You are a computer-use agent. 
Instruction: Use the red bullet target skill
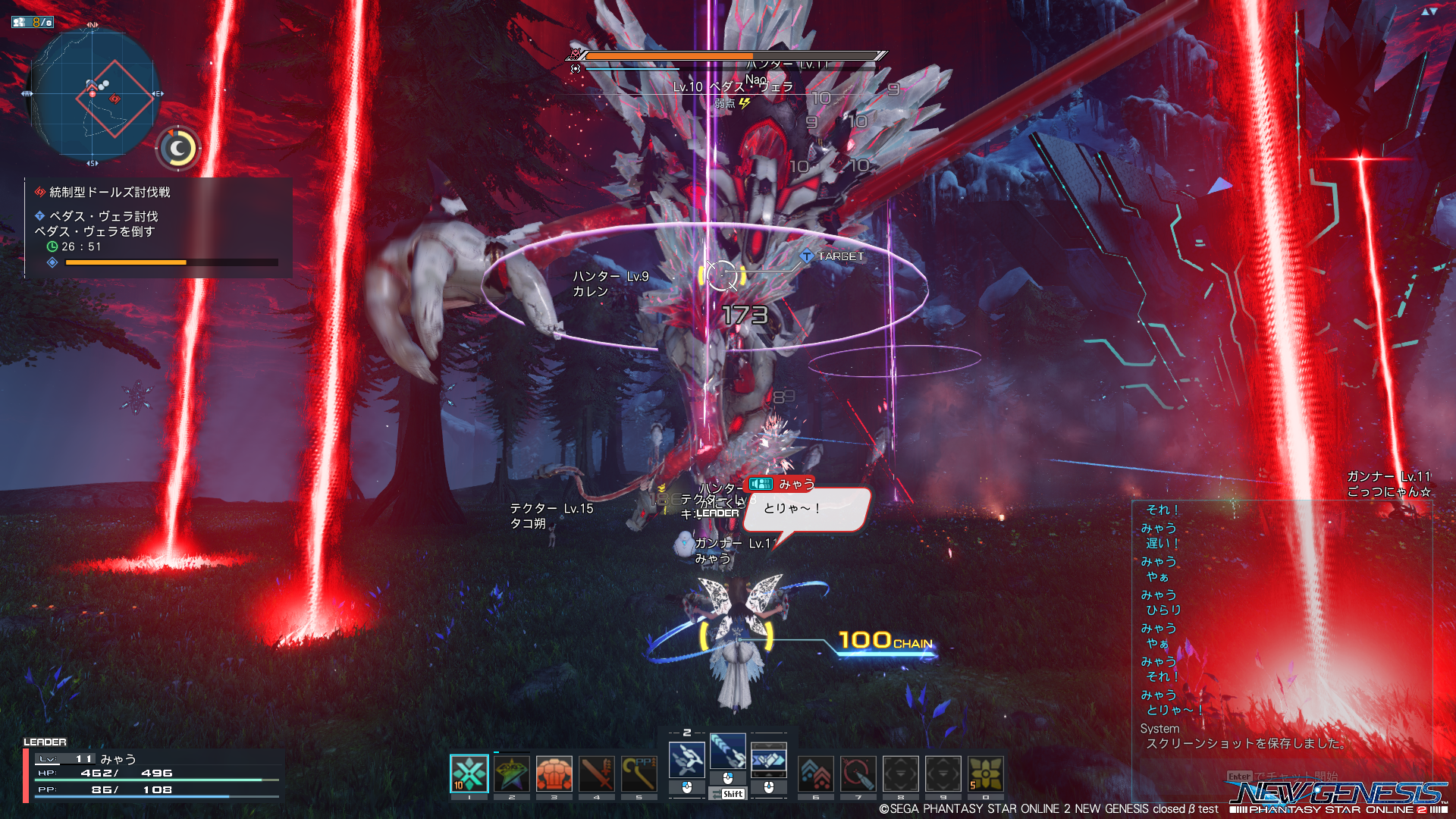(x=858, y=774)
